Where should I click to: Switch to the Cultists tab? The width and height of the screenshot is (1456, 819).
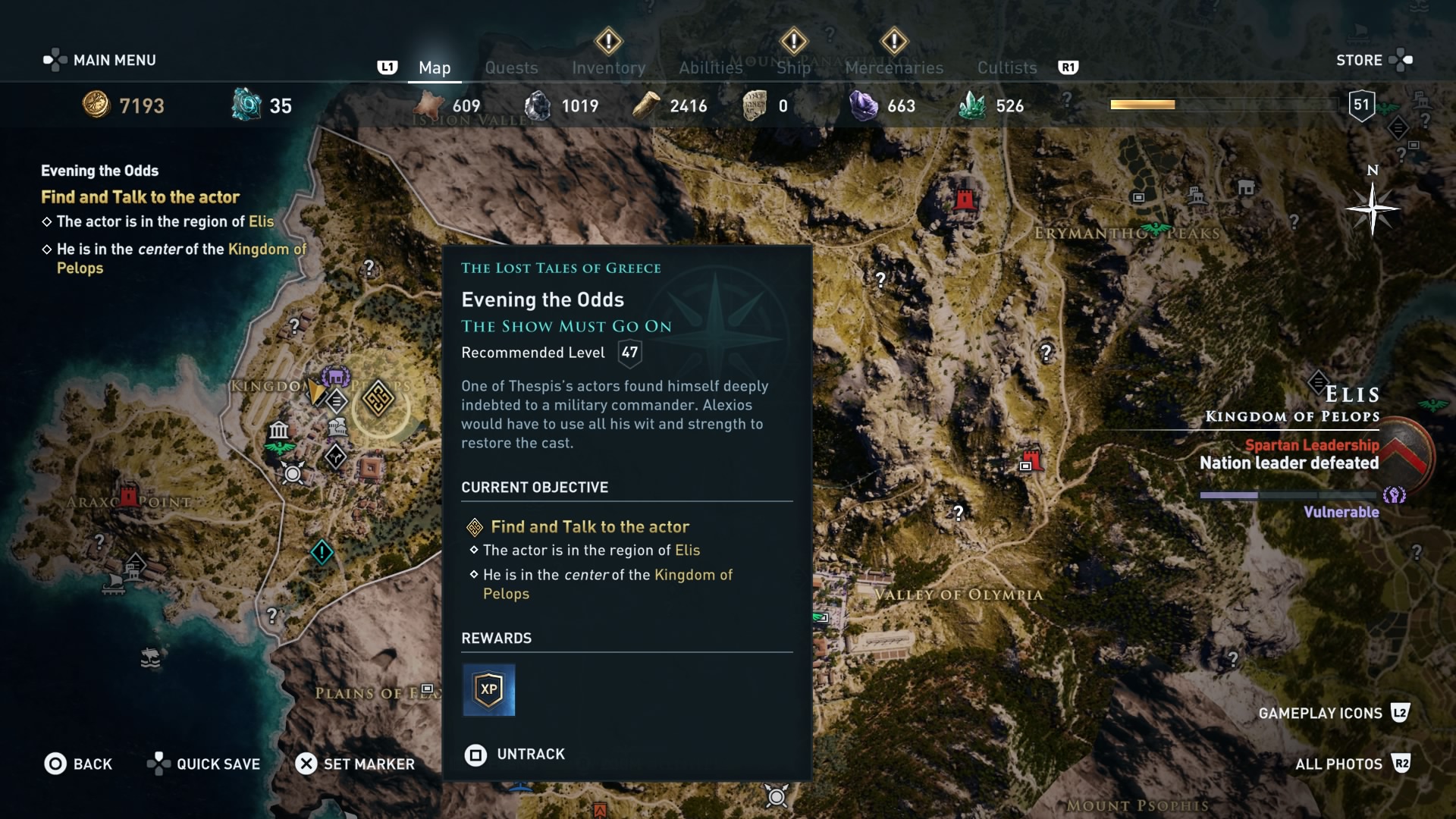pyautogui.click(x=1006, y=67)
